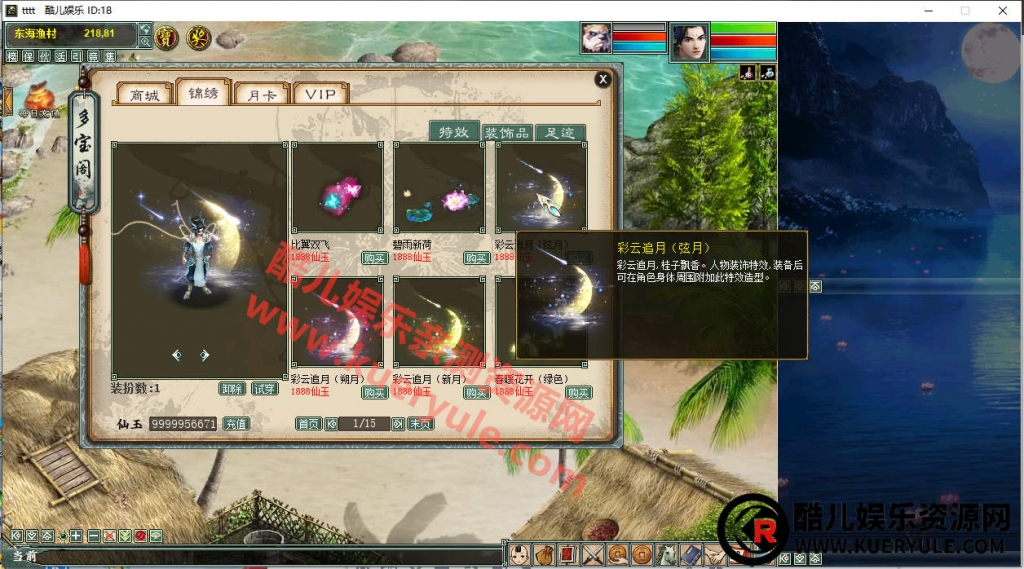Maximize the game window
The height and width of the screenshot is (569, 1024).
coord(965,10)
